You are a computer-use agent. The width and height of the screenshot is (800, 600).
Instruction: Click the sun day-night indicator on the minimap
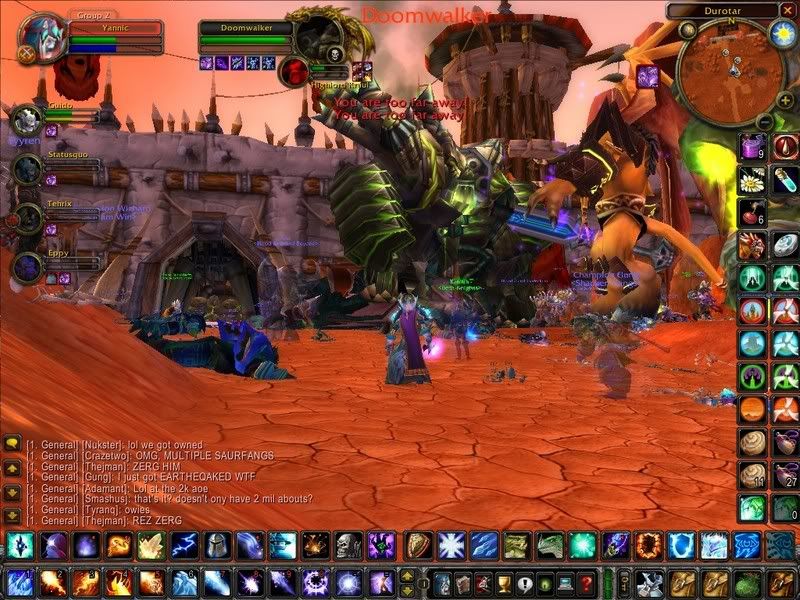click(x=780, y=36)
